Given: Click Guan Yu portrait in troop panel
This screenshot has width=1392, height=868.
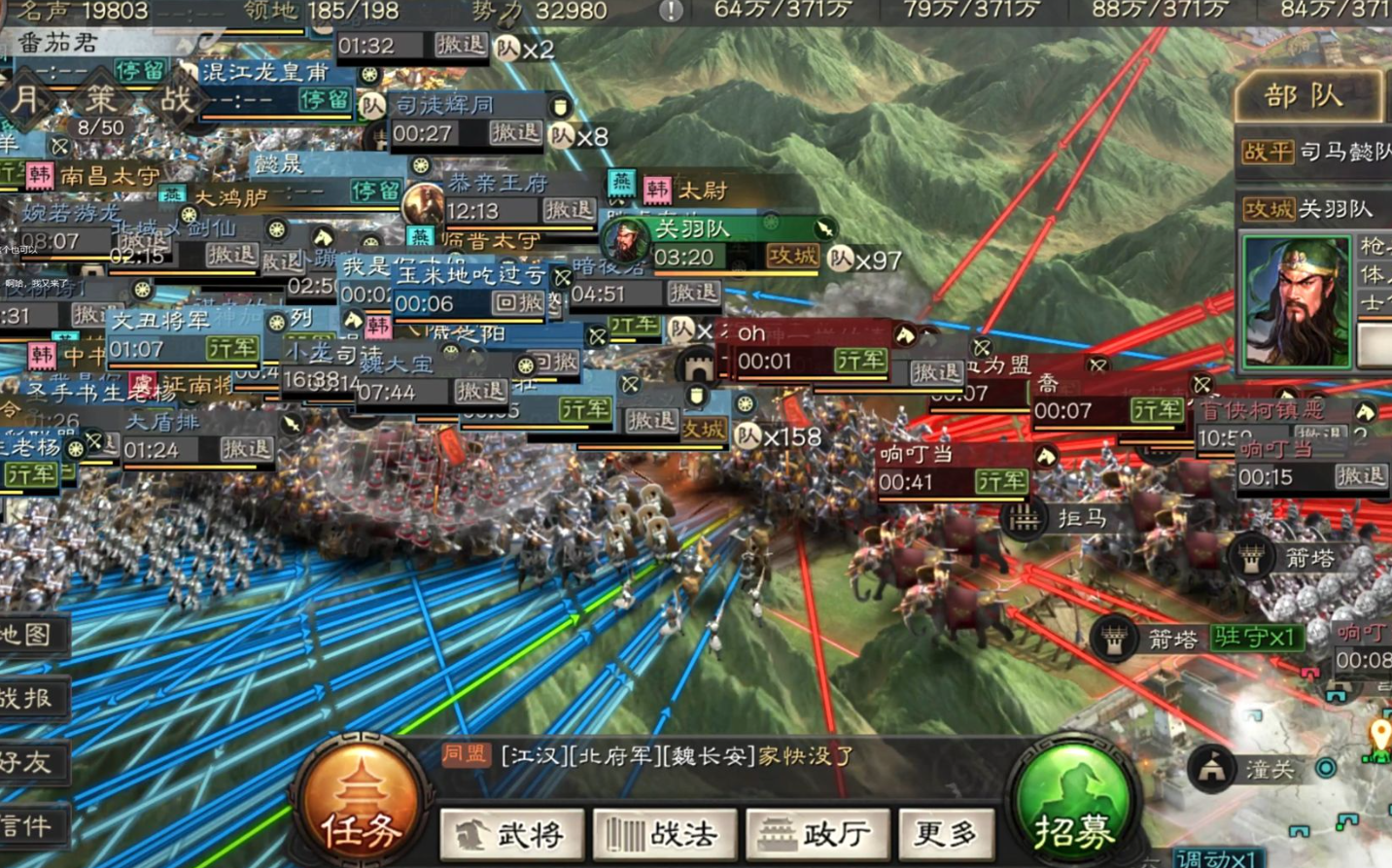Looking at the screenshot, I should [1297, 301].
